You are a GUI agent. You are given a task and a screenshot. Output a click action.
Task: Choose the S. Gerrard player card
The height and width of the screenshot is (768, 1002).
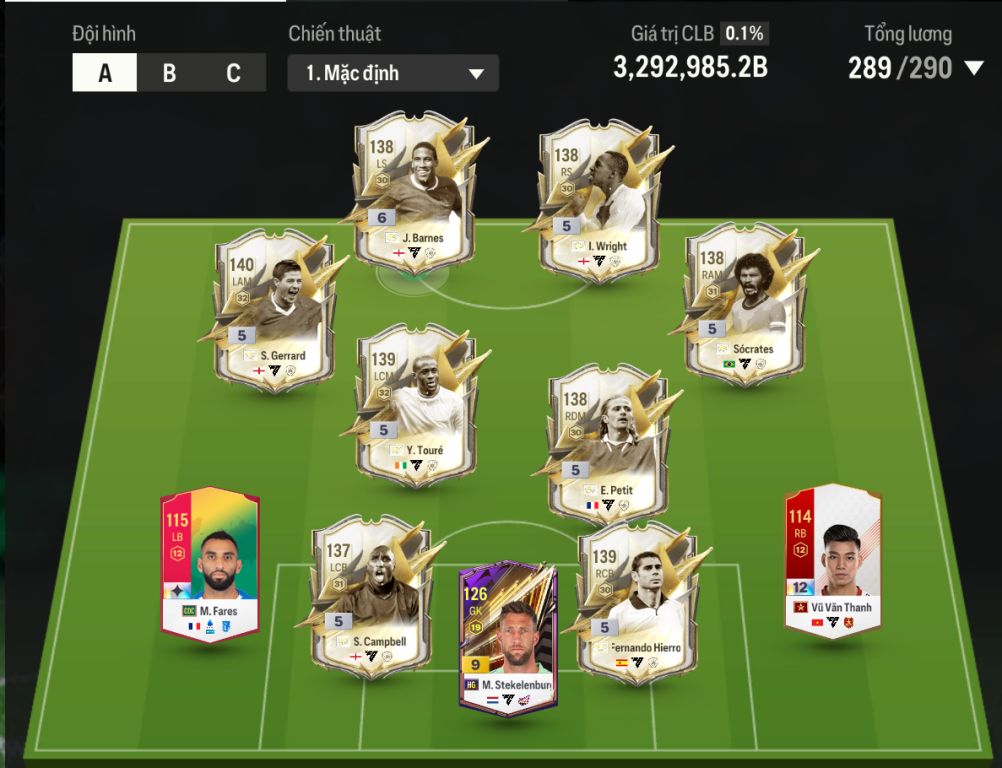pos(273,308)
